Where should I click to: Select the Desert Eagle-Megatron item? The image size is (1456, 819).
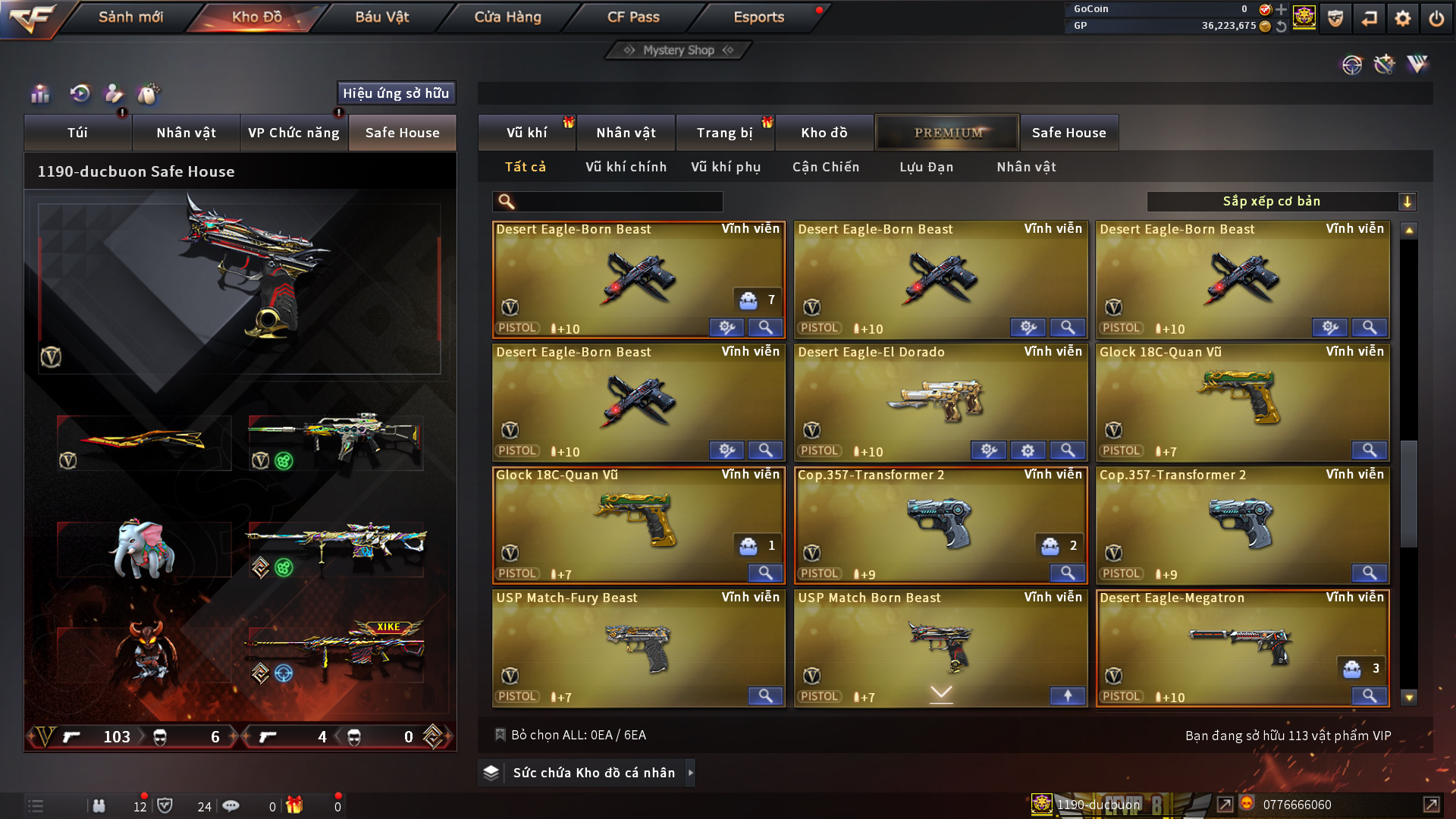pyautogui.click(x=1241, y=648)
